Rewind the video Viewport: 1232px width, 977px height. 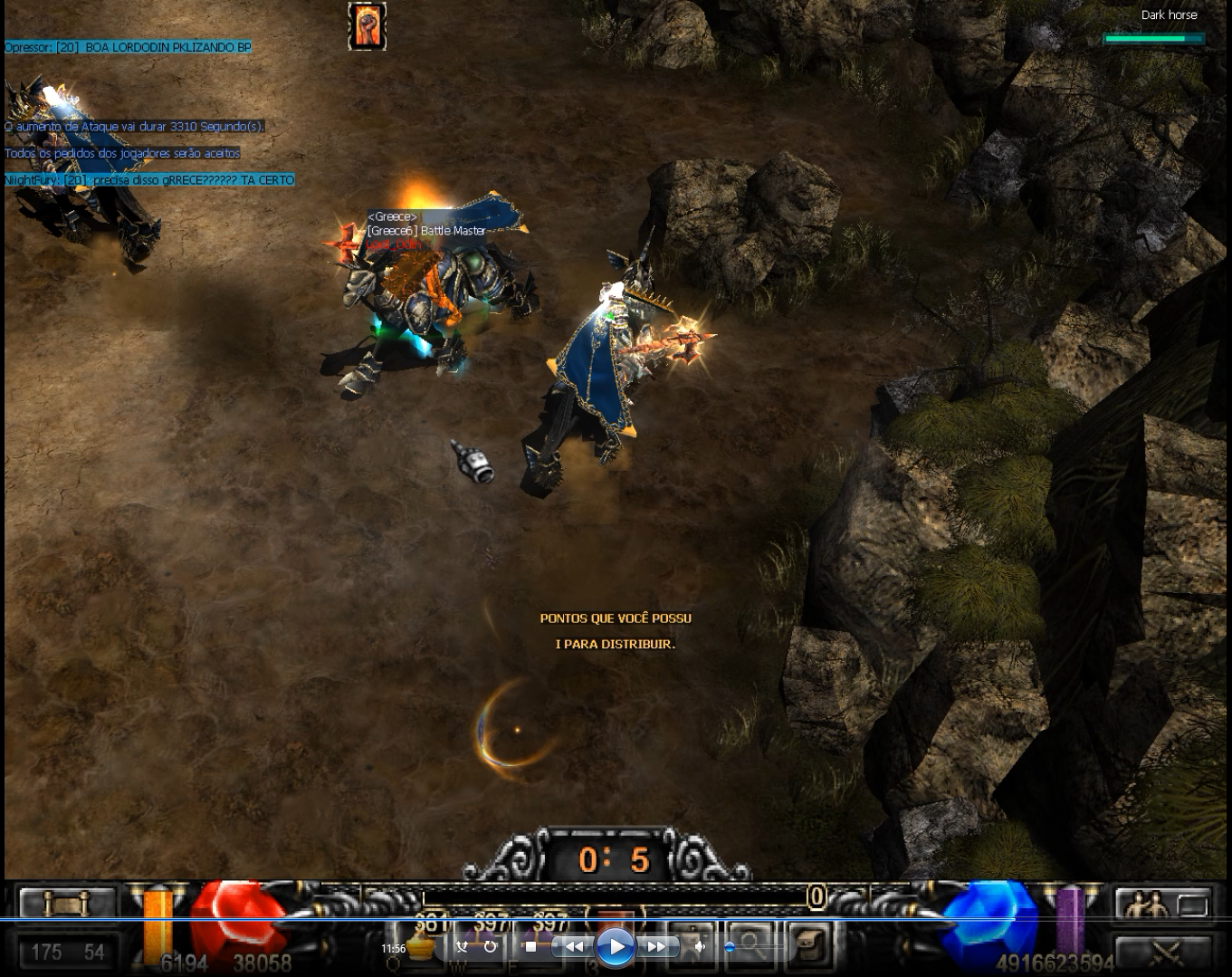[x=574, y=947]
